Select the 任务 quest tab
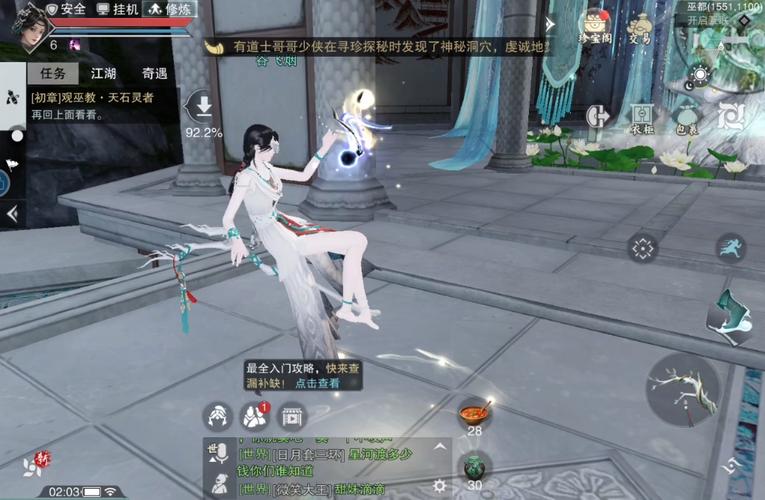This screenshot has height=500, width=765. (x=52, y=74)
